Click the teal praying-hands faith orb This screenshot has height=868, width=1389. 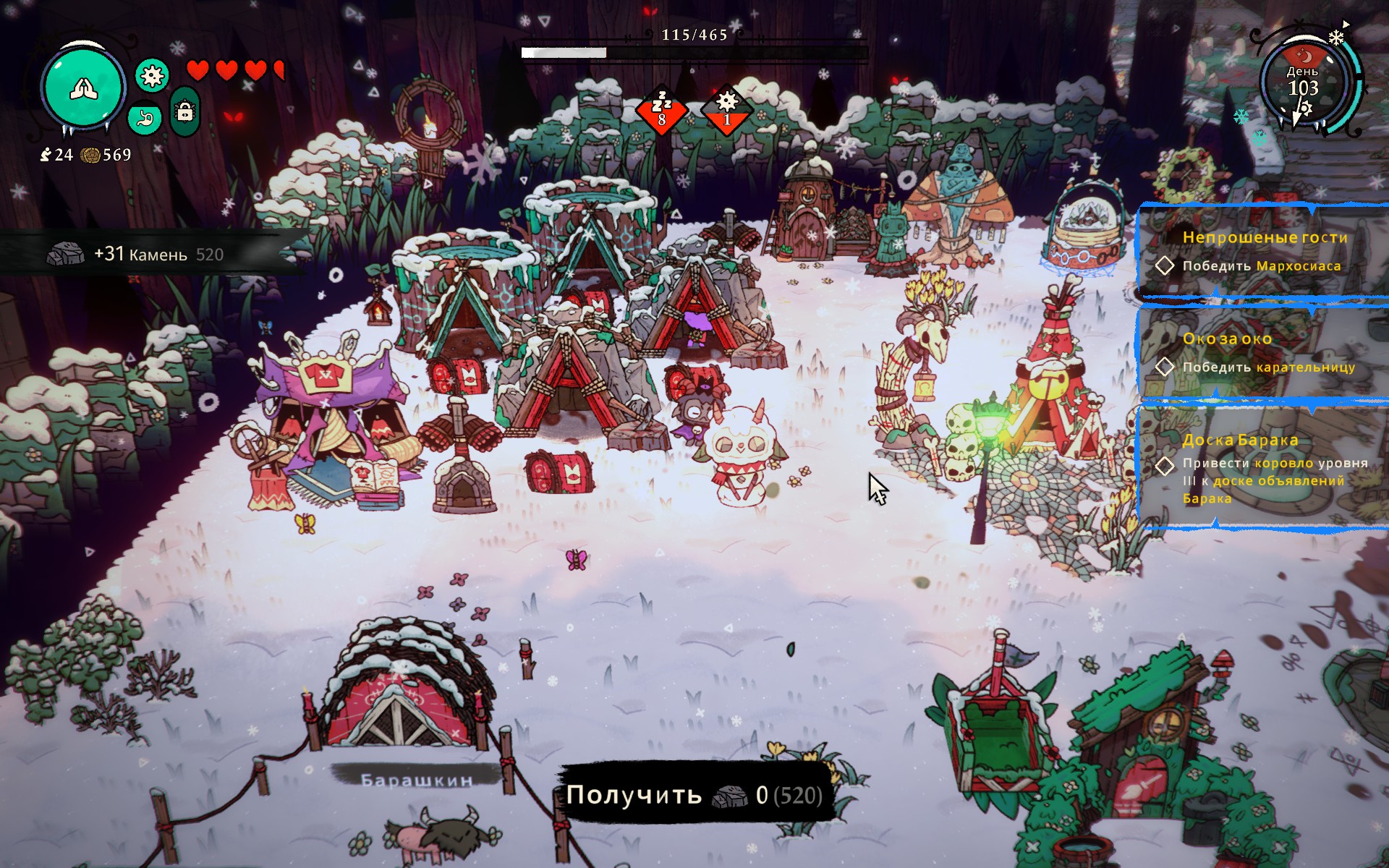83,88
